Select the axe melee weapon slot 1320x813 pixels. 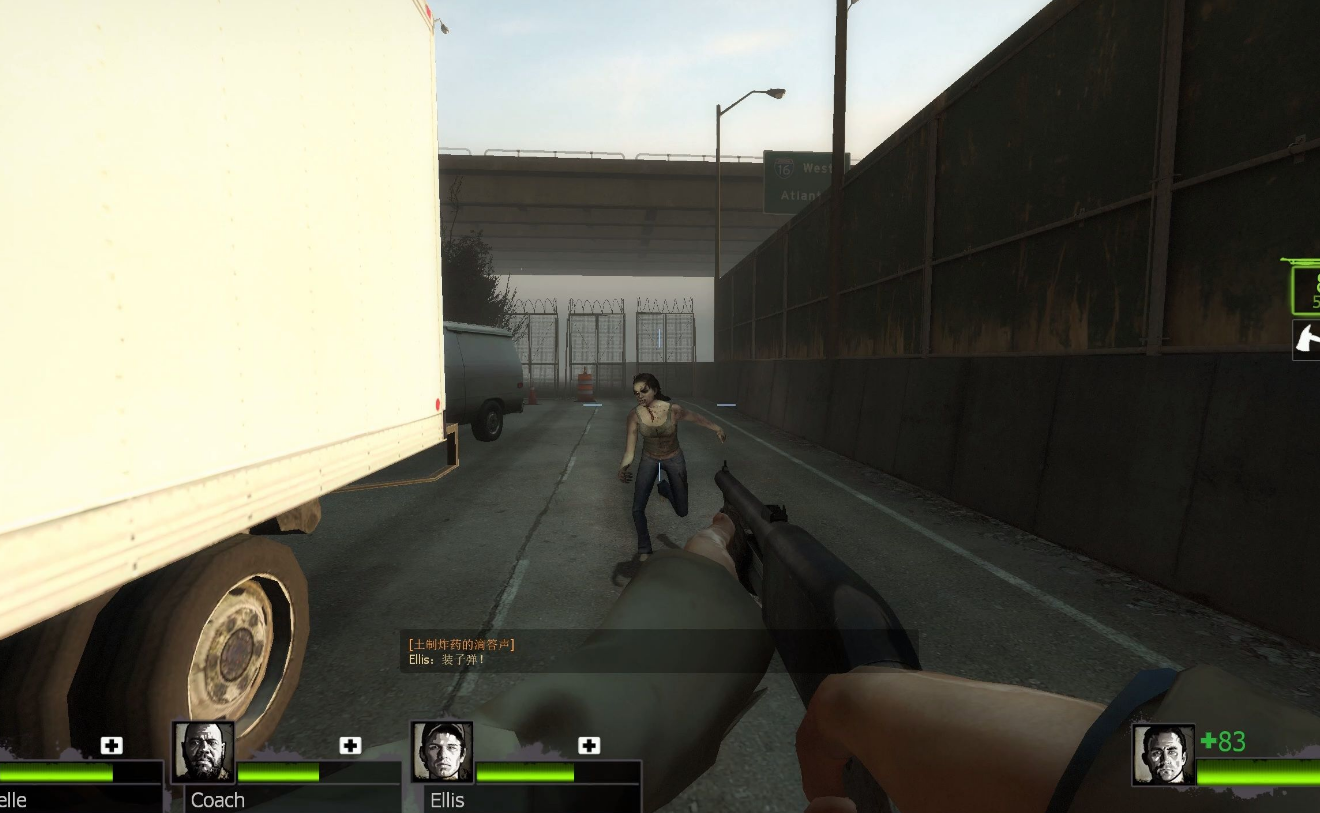click(x=1306, y=339)
